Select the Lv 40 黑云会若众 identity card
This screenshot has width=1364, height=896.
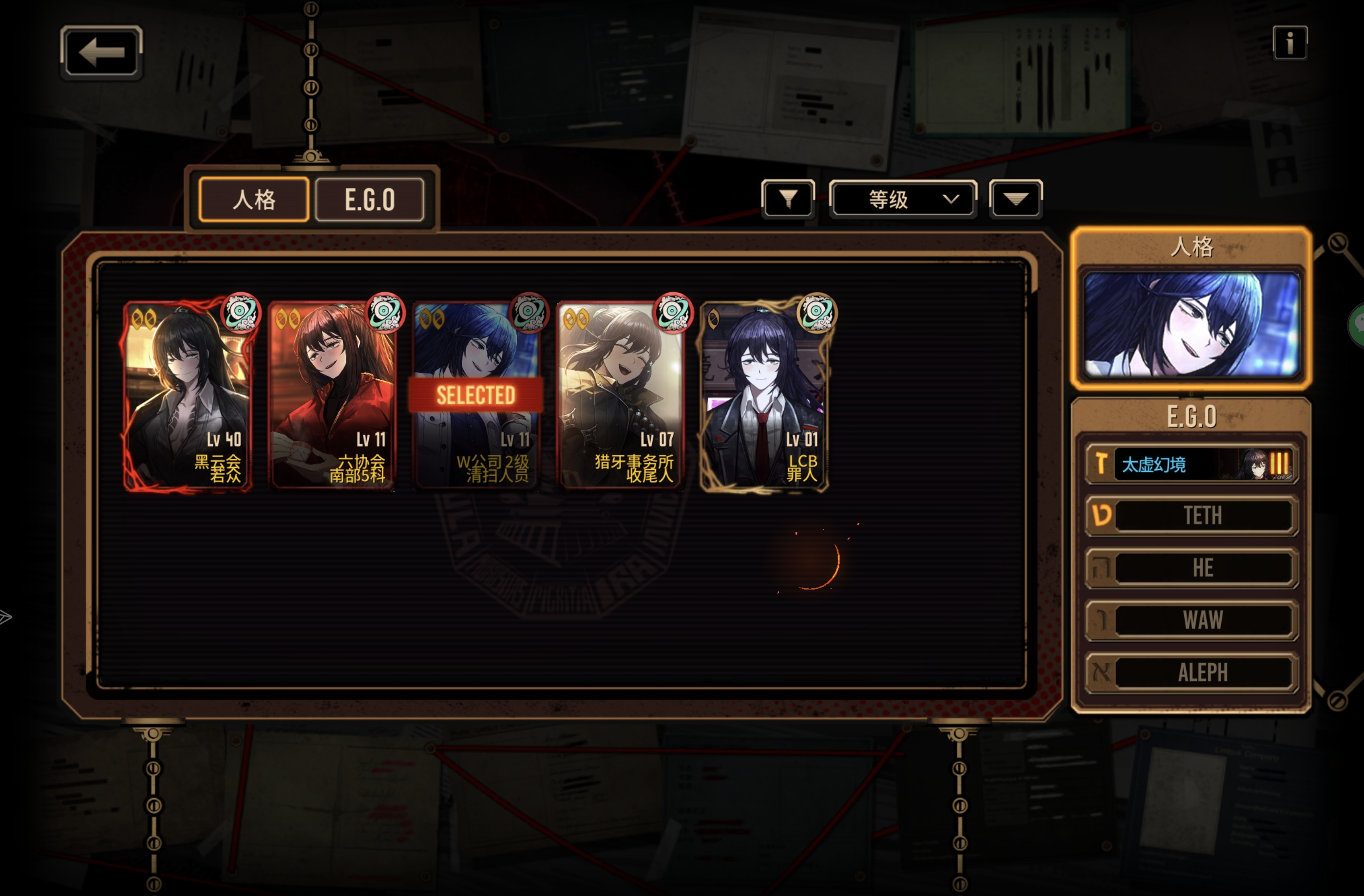click(187, 395)
